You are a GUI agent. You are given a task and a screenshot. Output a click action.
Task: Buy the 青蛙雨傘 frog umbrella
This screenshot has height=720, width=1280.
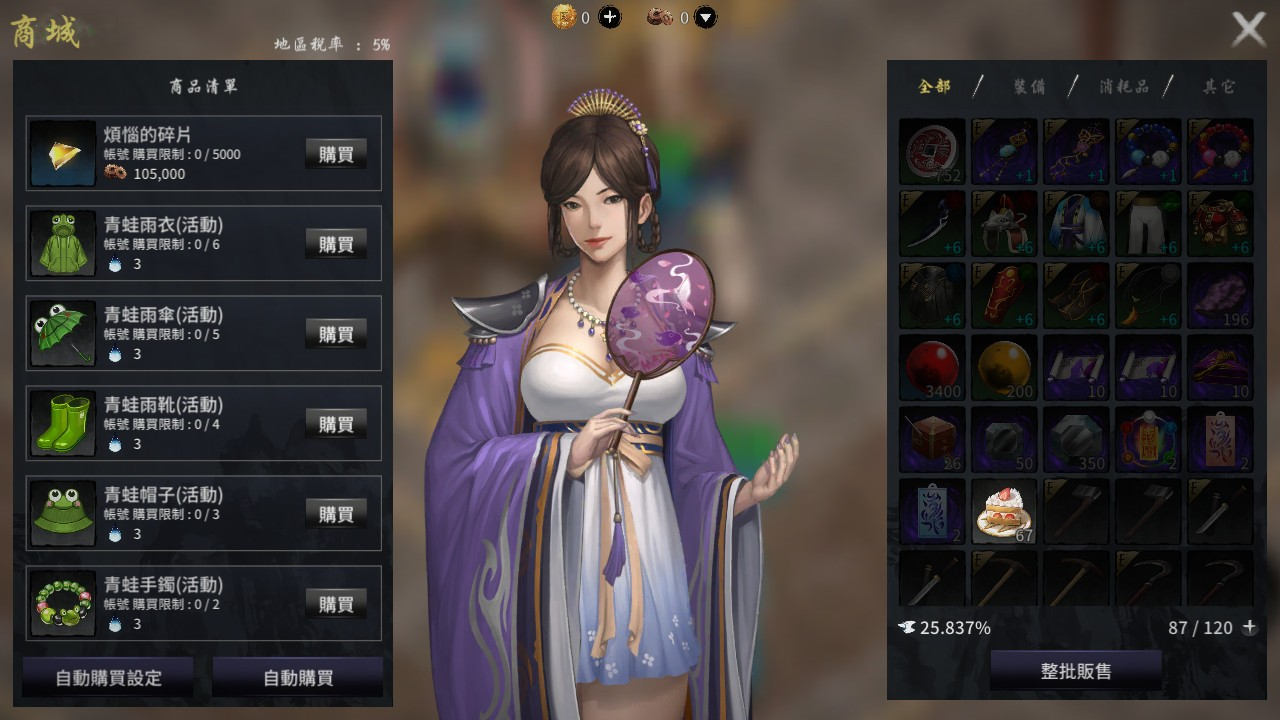336,333
